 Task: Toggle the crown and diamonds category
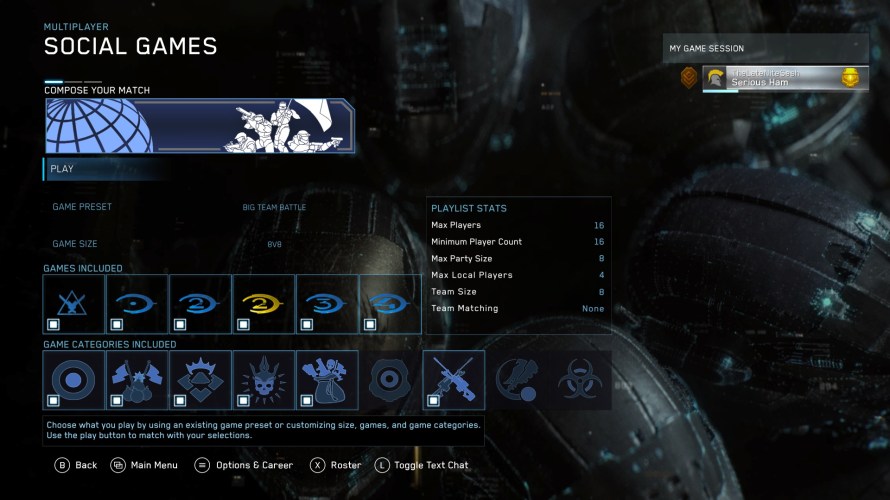(200, 380)
